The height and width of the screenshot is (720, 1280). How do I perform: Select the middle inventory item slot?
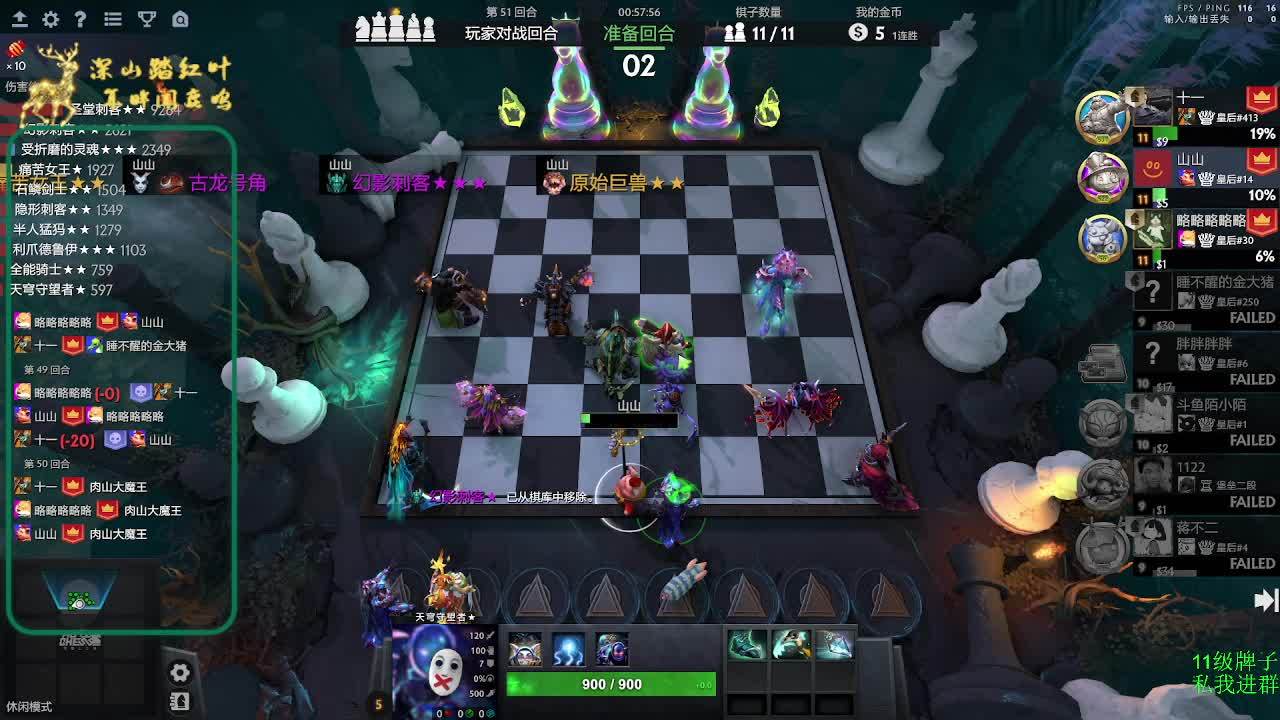point(790,646)
